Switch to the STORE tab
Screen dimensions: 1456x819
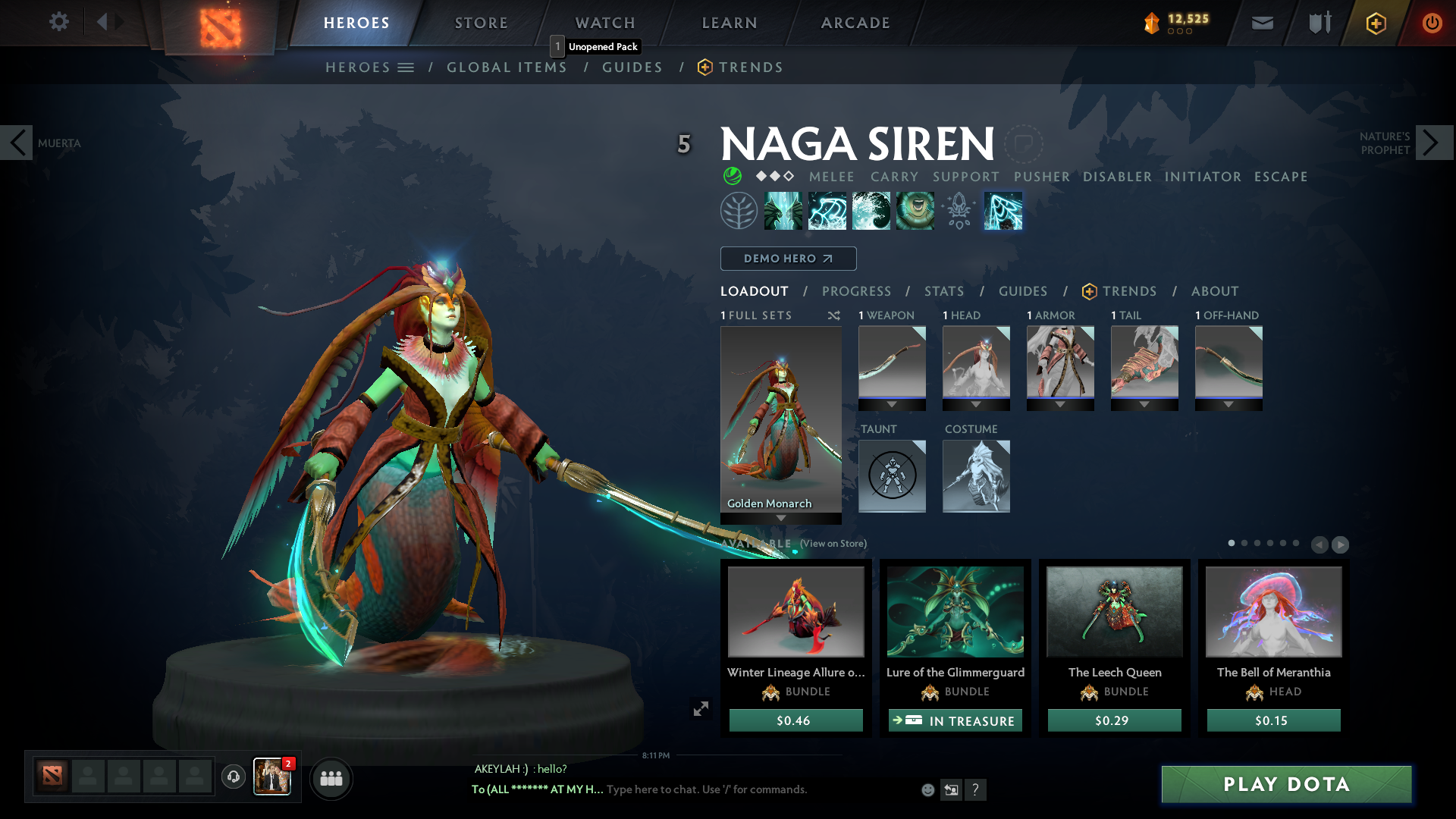(480, 23)
